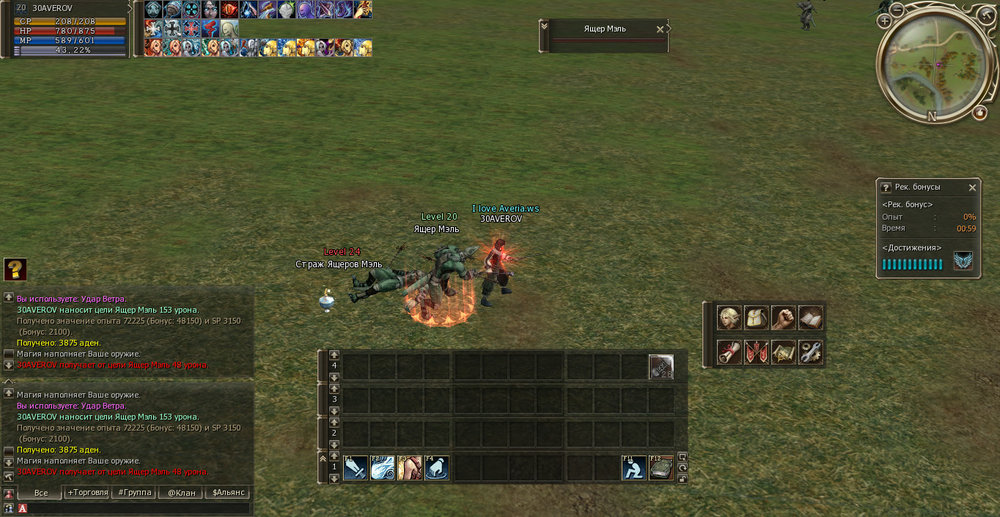This screenshot has width=1000, height=517.
Task: Close the Ящер Мэль target window
Action: click(x=660, y=29)
